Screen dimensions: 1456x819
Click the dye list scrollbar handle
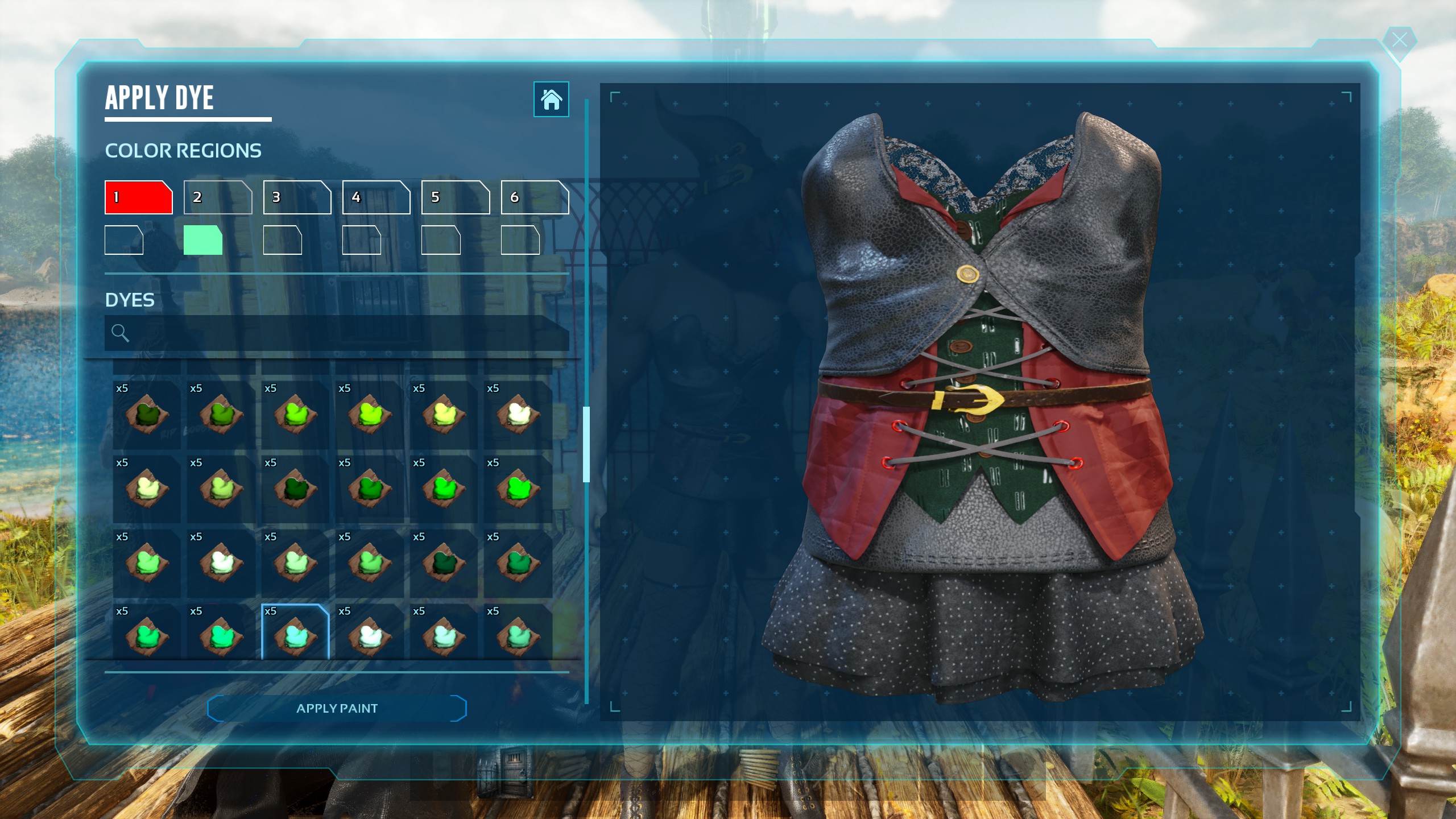(x=586, y=444)
